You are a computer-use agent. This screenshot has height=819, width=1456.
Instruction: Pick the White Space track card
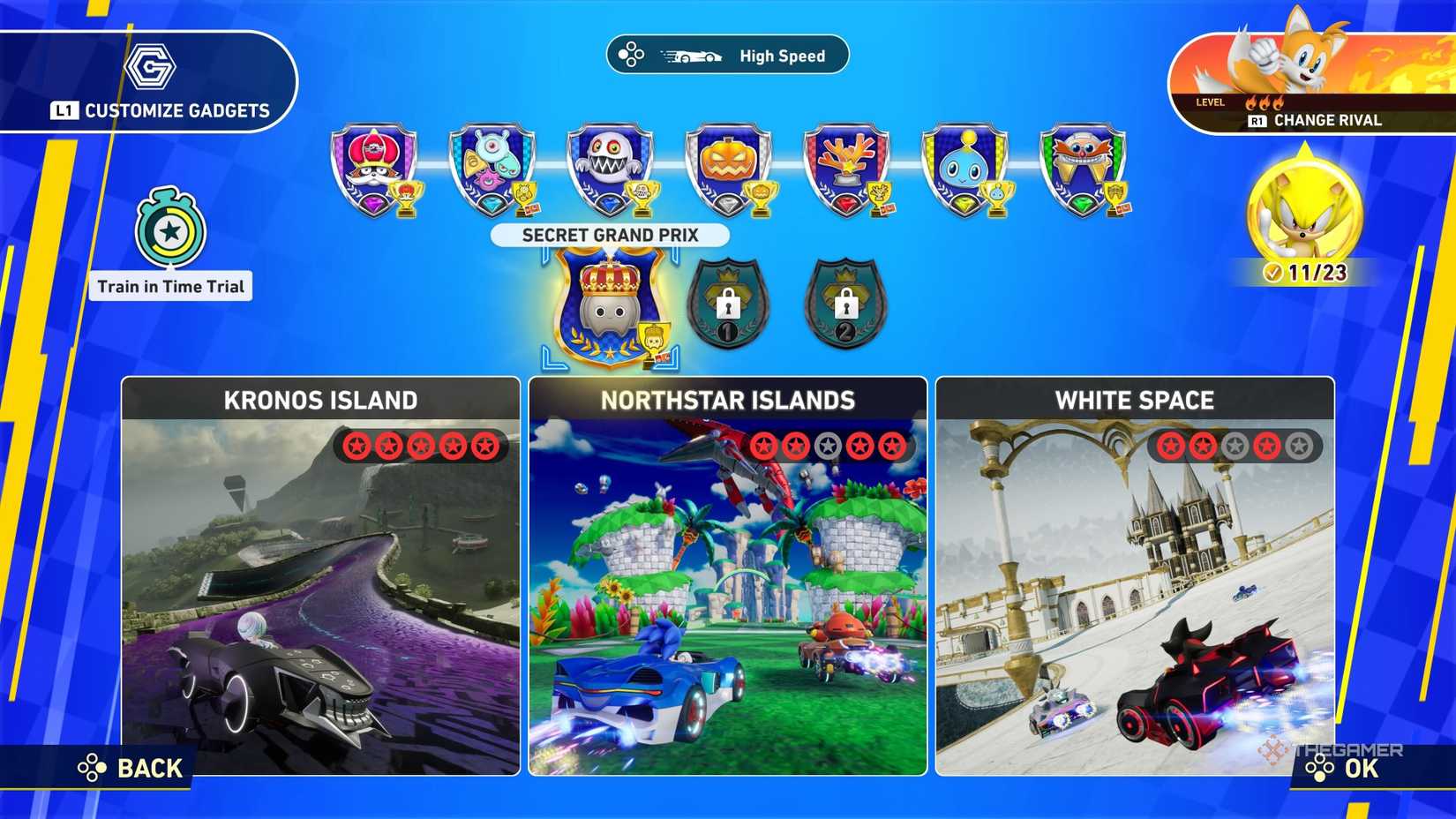point(1135,575)
